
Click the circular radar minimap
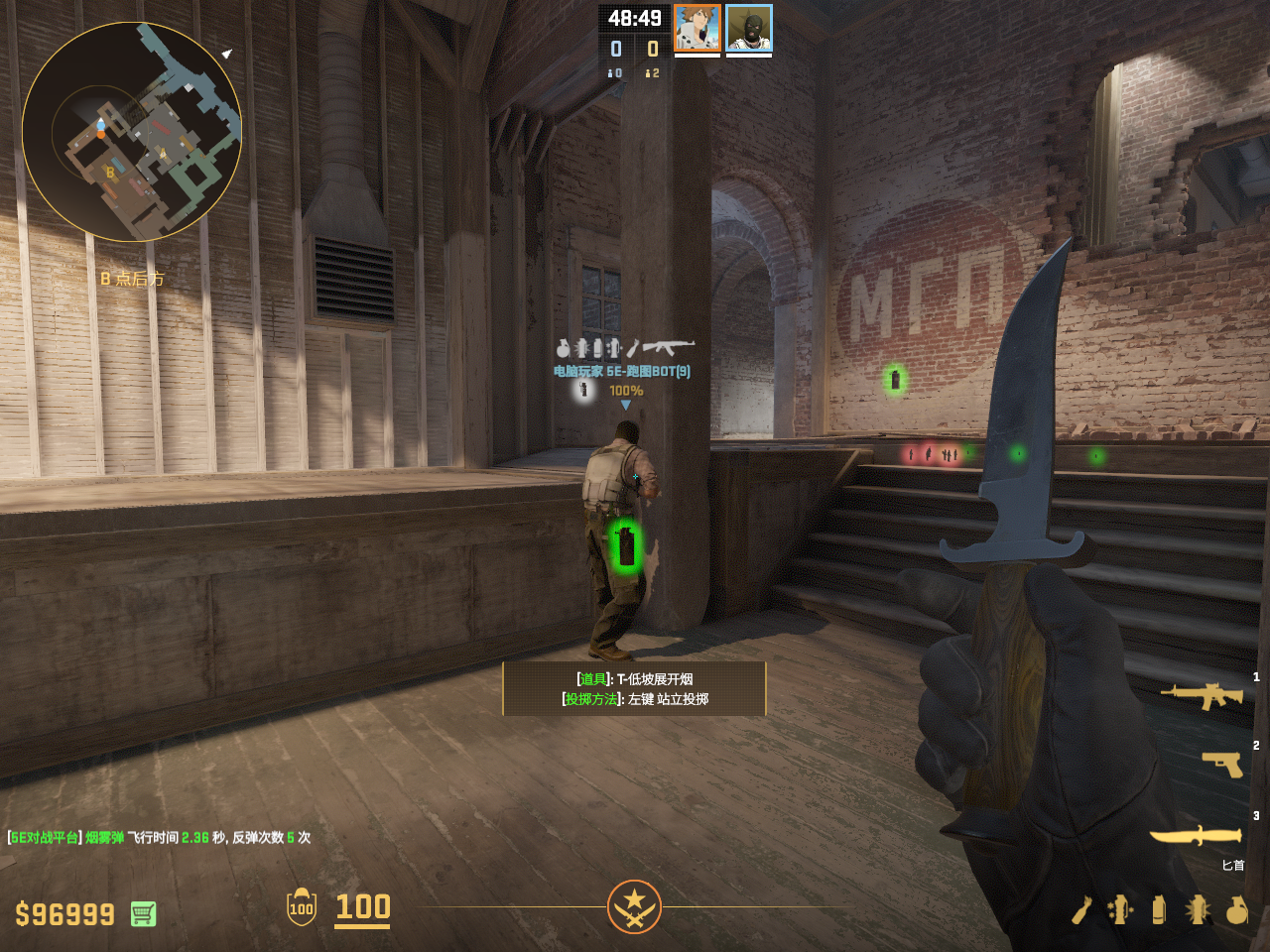coord(132,132)
